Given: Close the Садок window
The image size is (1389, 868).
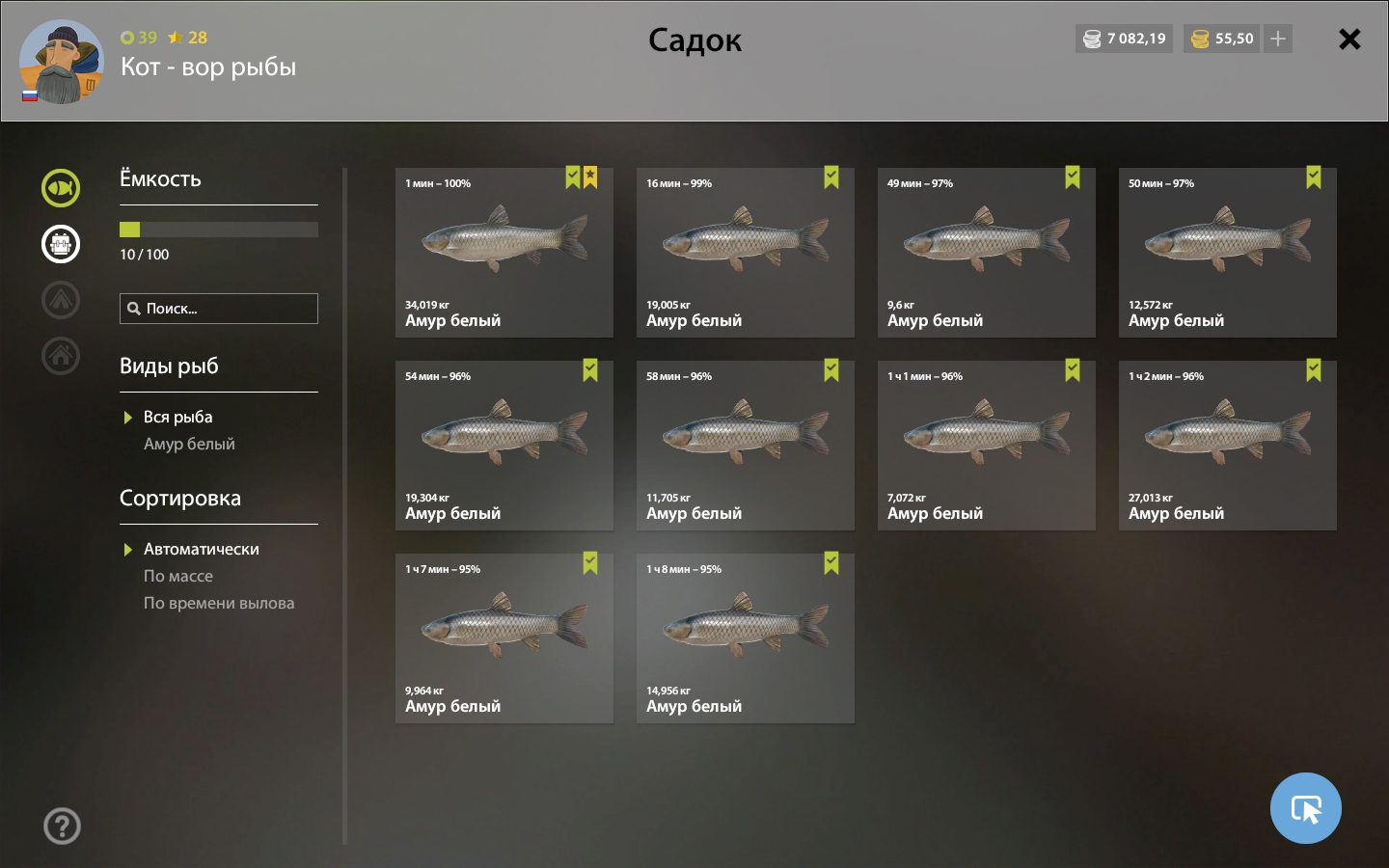Looking at the screenshot, I should click(1349, 39).
